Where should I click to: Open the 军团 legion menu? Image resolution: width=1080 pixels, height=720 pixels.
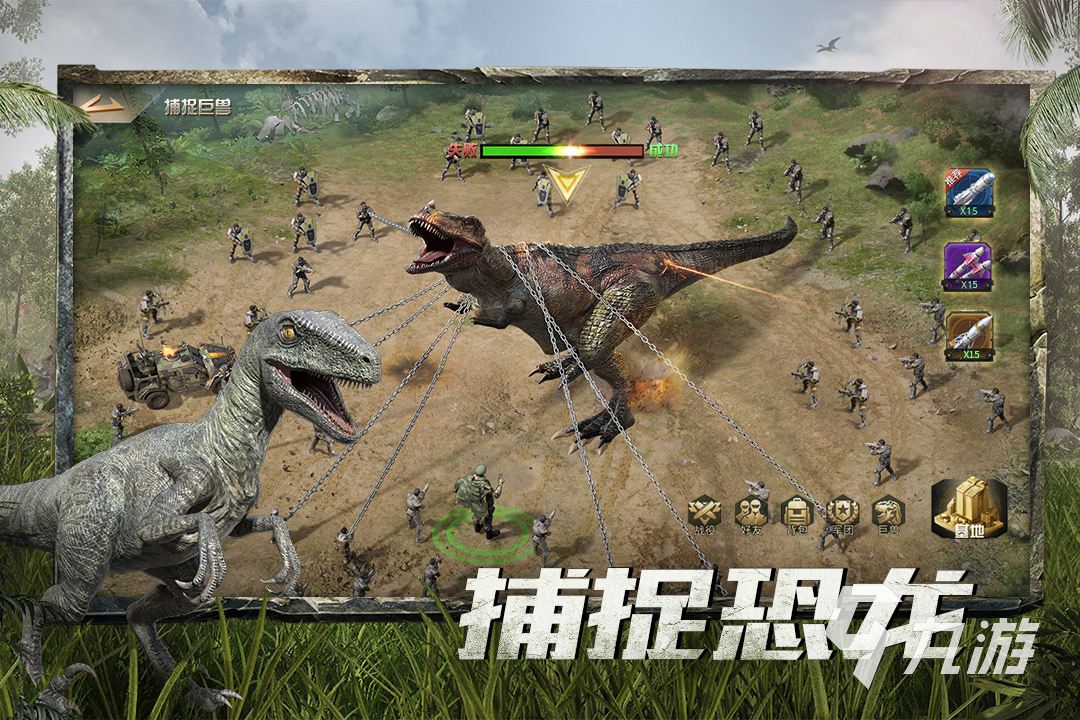coord(841,514)
